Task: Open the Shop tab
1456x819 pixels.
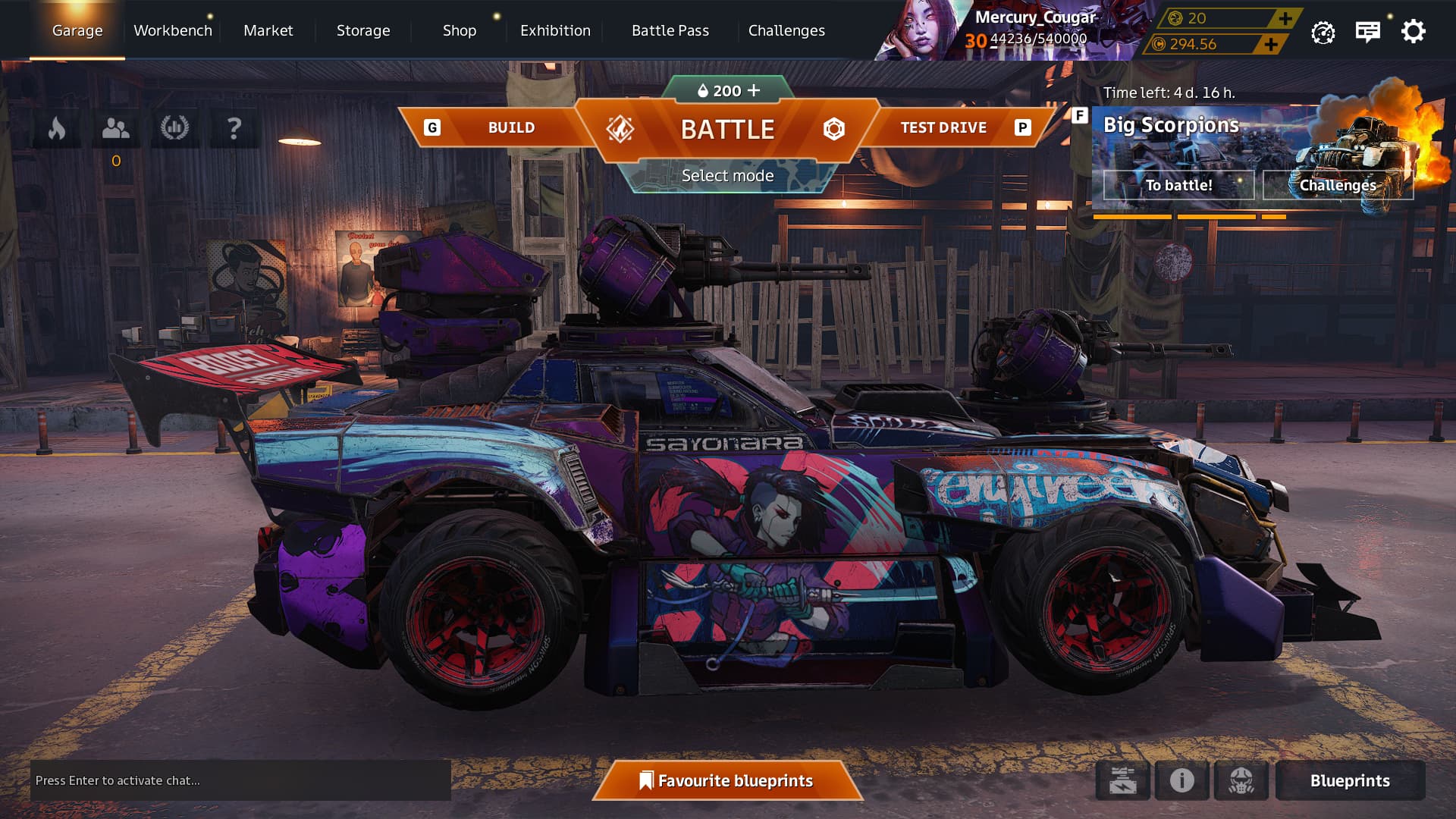Action: 460,30
